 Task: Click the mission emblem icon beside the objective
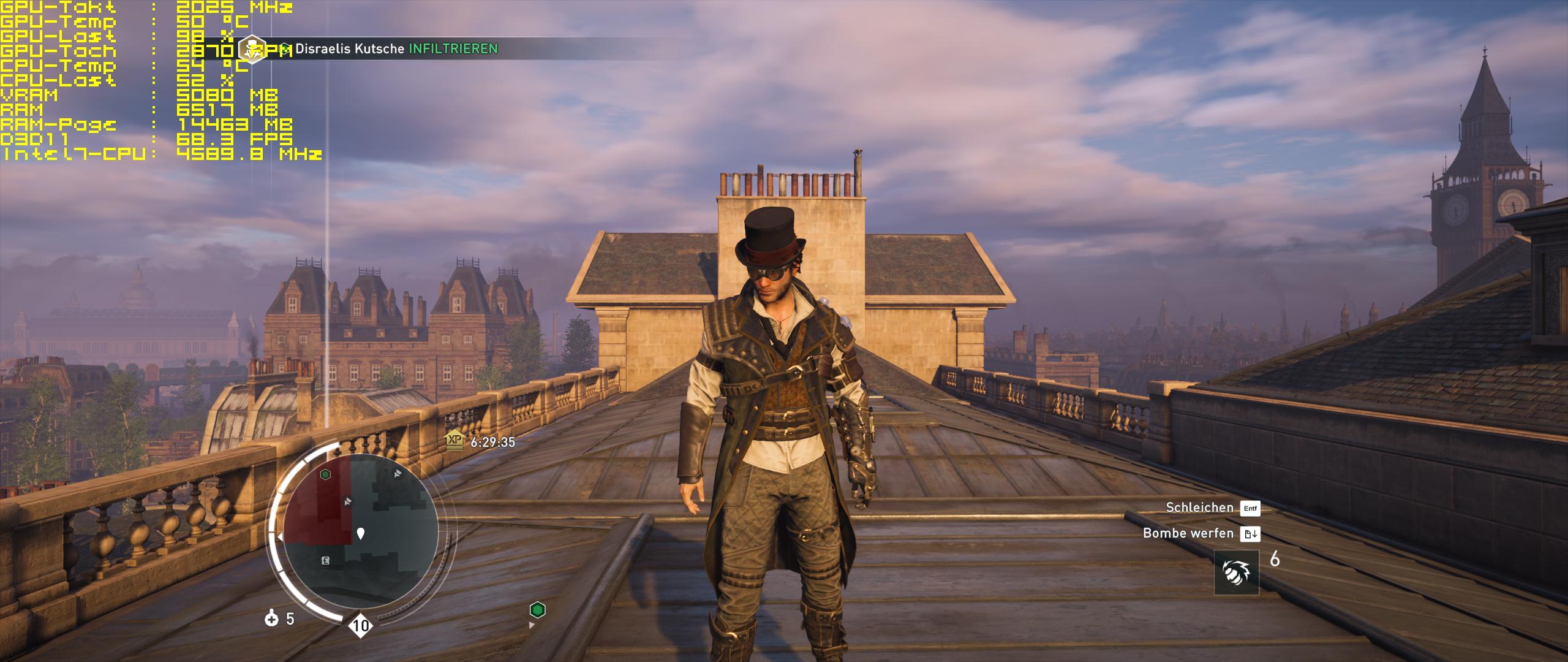252,49
